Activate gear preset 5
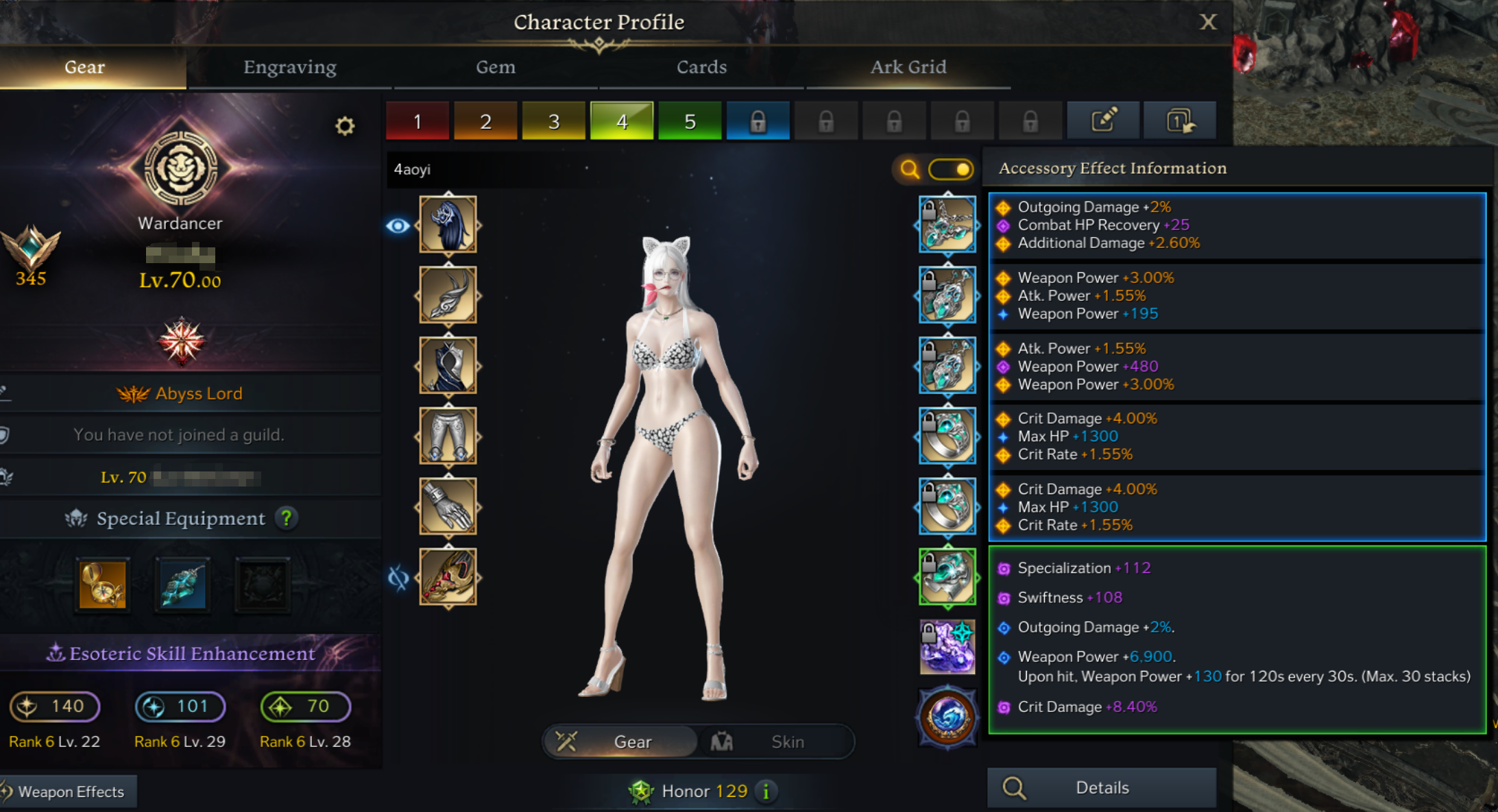 (690, 121)
